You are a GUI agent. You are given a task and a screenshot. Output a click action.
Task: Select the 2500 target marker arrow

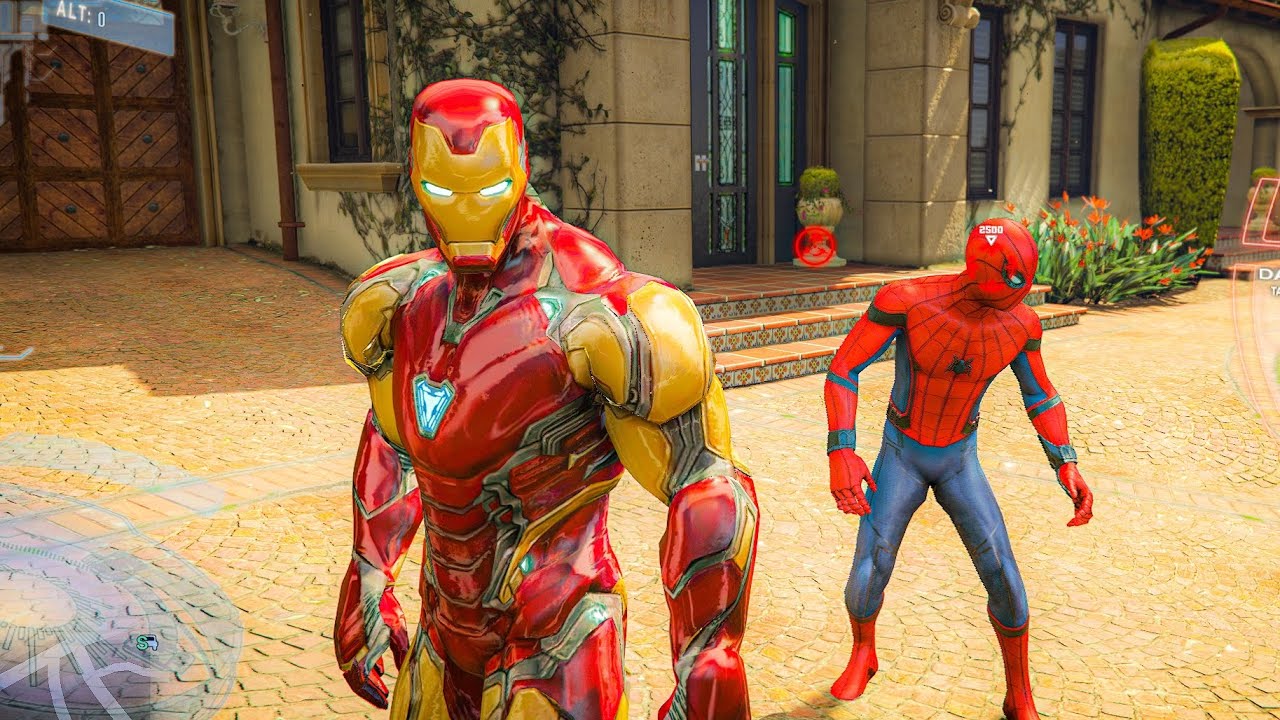991,240
